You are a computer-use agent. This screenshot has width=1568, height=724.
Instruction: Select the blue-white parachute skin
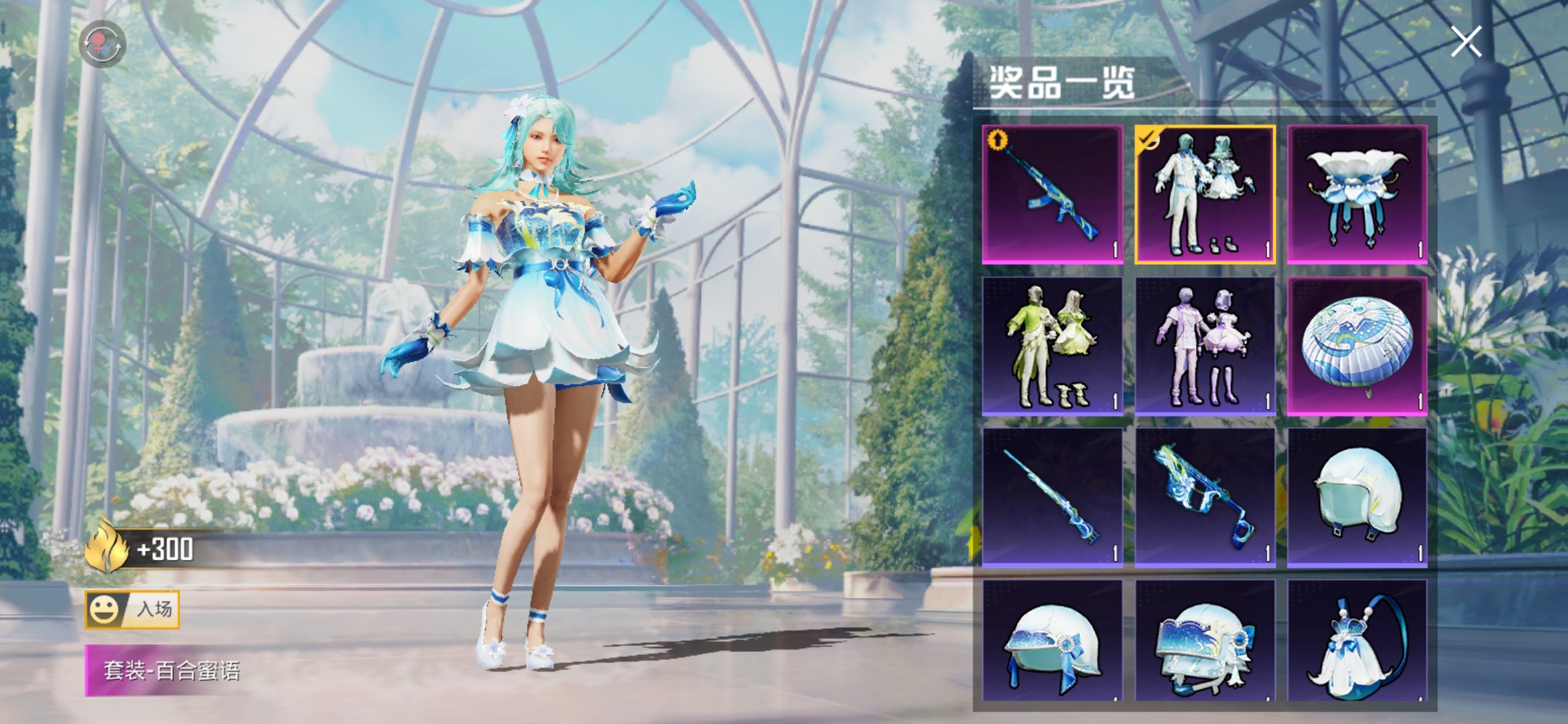[x=1357, y=347]
